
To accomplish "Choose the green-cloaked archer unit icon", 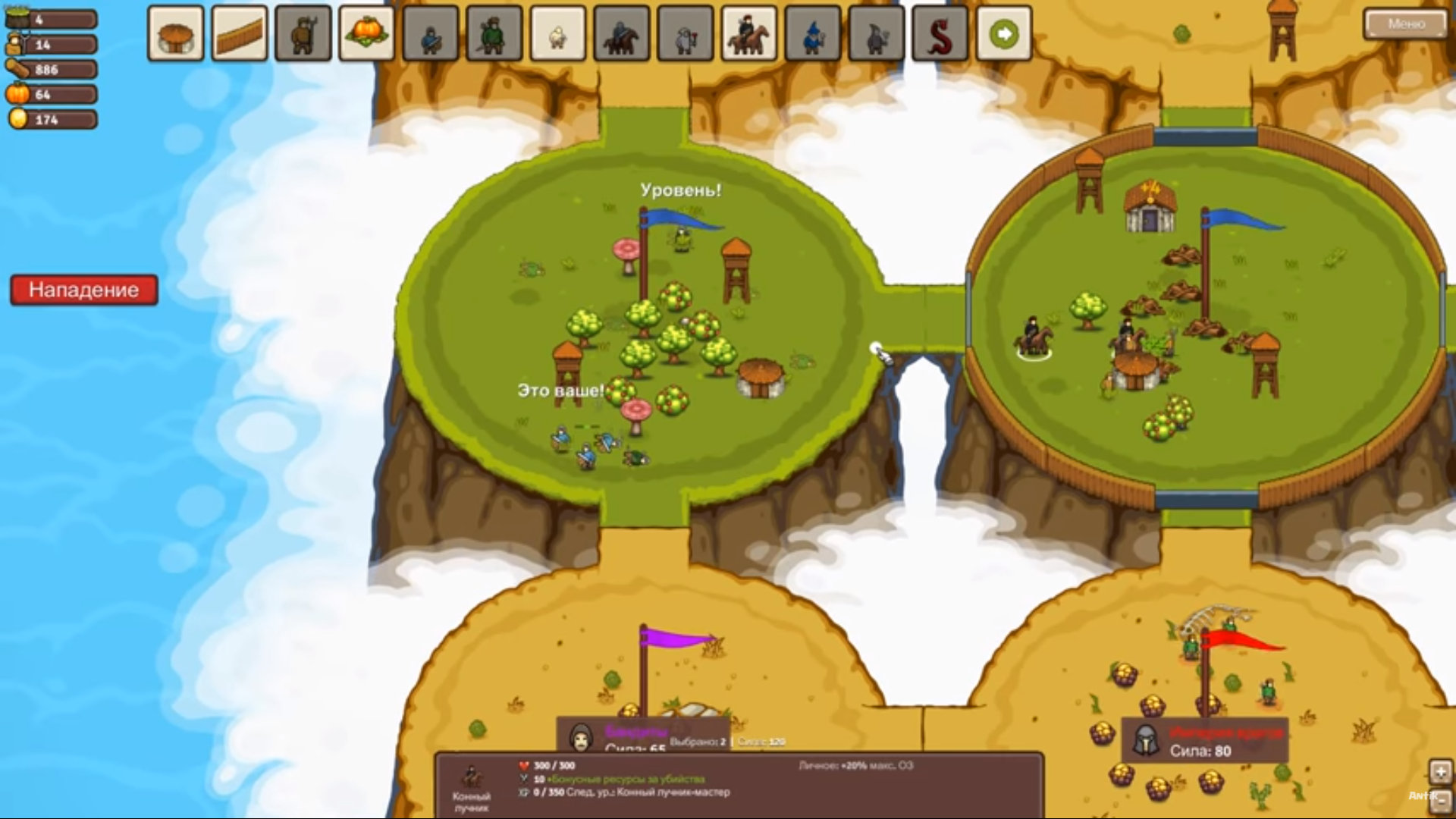I will (x=494, y=34).
